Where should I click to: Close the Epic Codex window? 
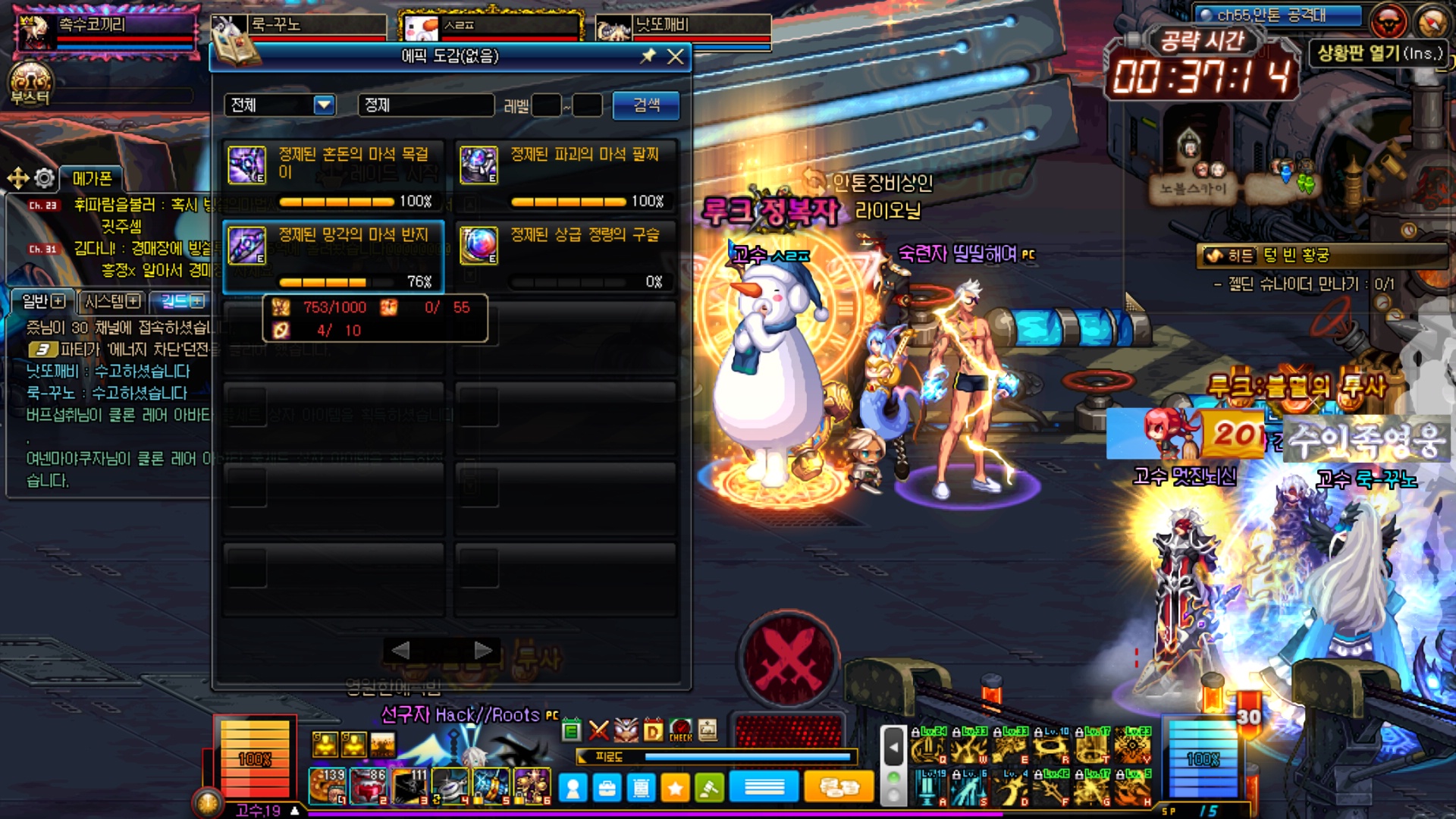coord(675,57)
